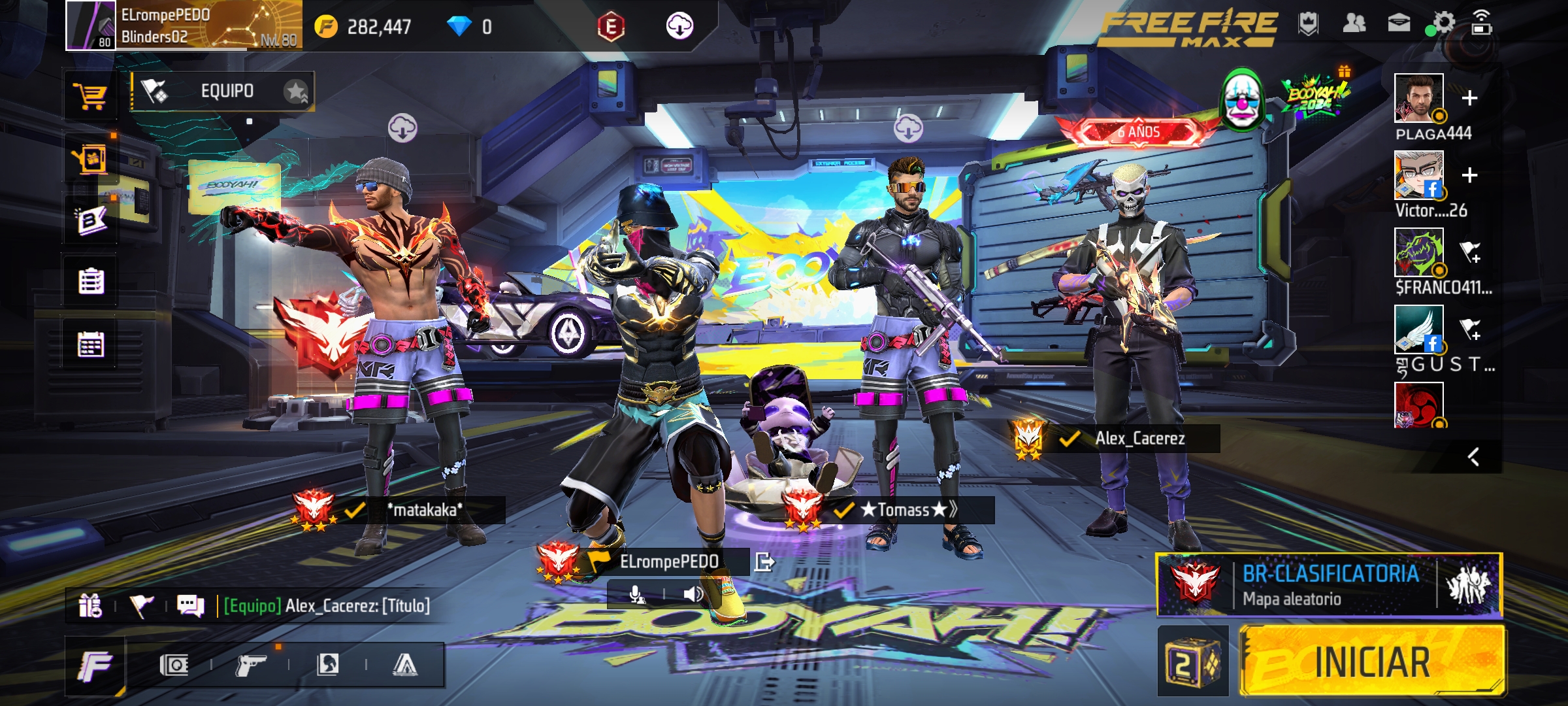
Task: Toggle the speaker sound icon
Action: 693,594
